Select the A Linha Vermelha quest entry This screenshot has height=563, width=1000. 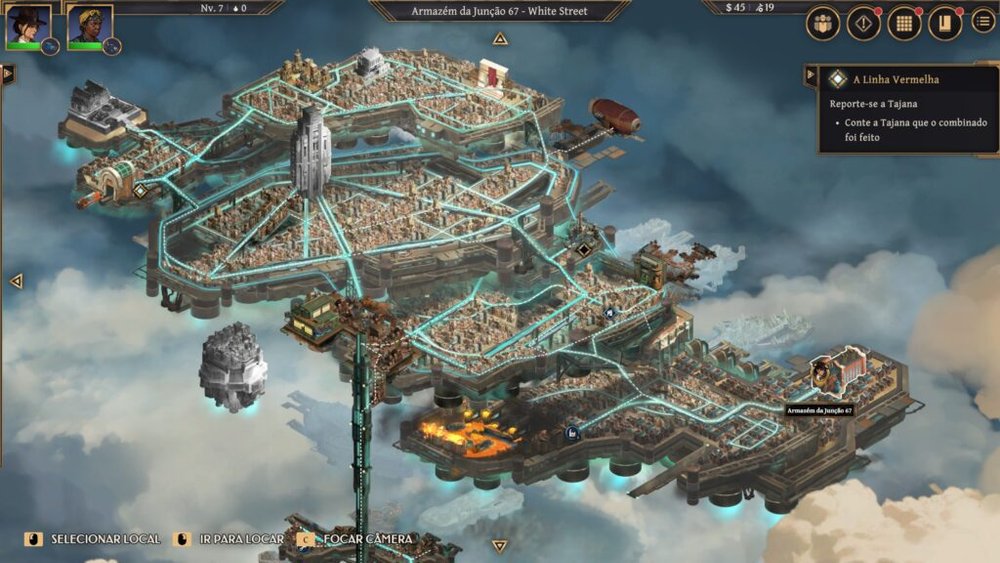tap(895, 79)
